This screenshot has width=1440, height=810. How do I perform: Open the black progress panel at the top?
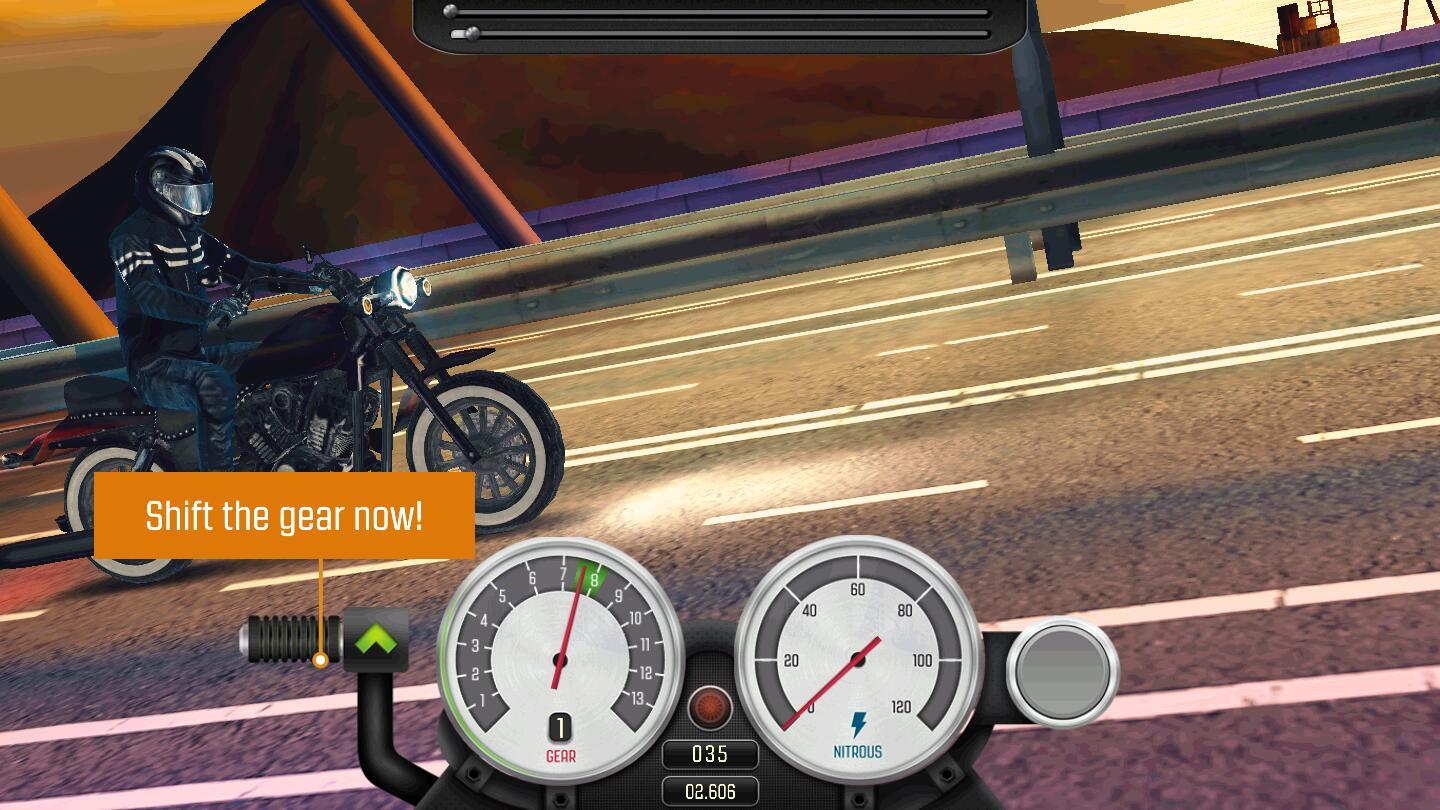point(720,23)
